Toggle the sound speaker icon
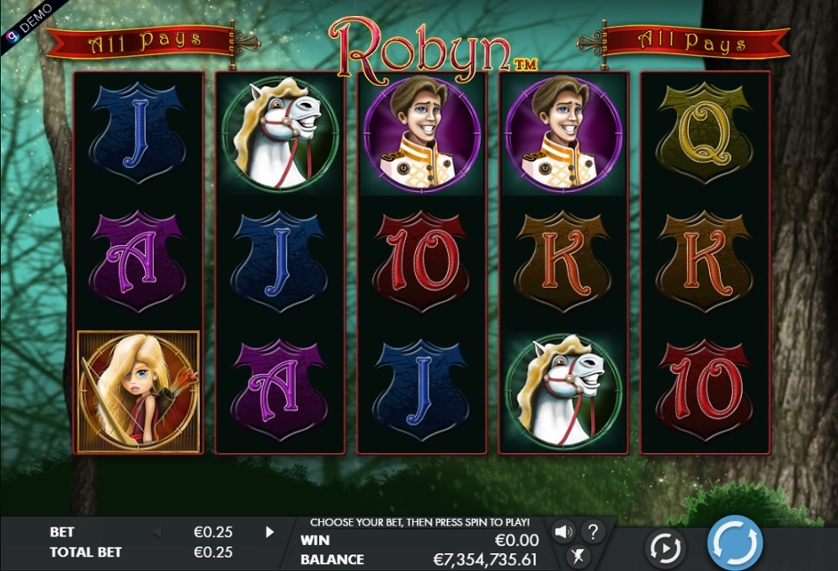 tap(563, 531)
